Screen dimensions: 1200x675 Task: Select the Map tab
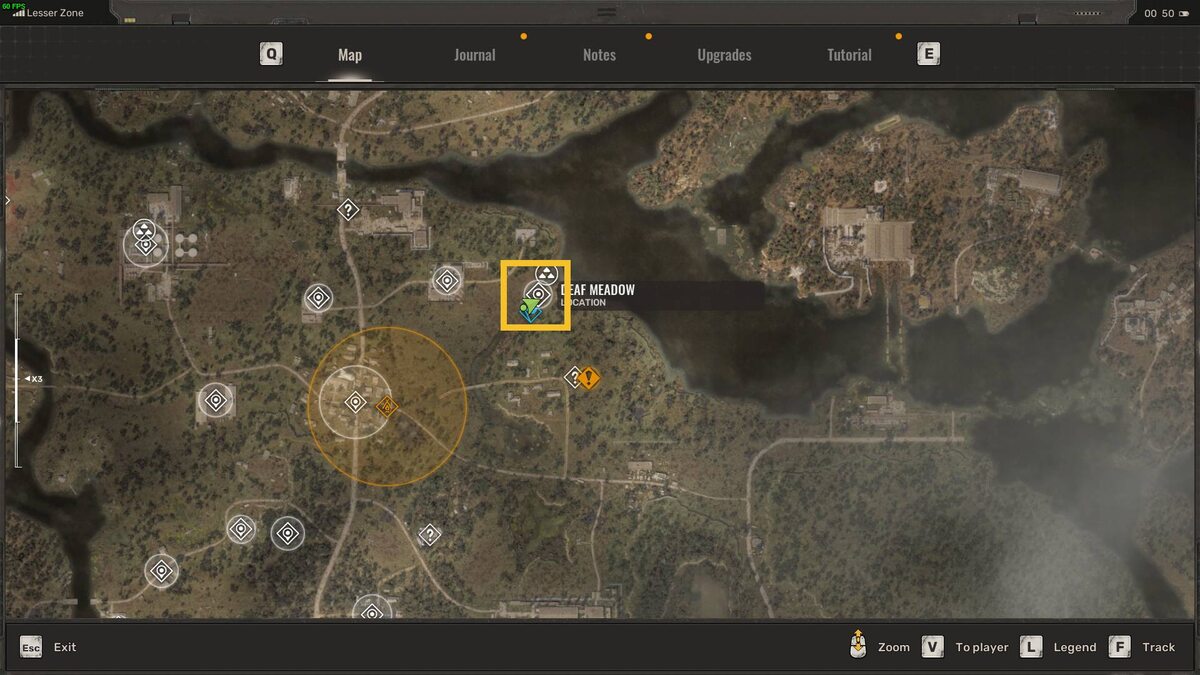click(x=350, y=55)
